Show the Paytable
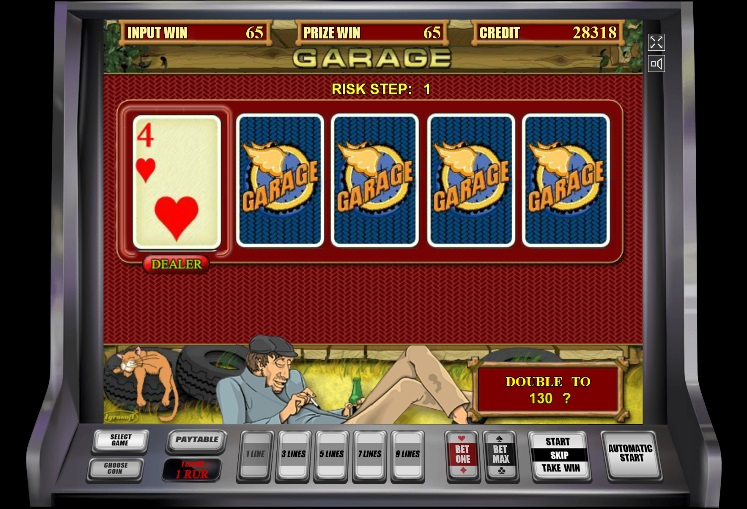The height and width of the screenshot is (509, 747). pos(195,440)
